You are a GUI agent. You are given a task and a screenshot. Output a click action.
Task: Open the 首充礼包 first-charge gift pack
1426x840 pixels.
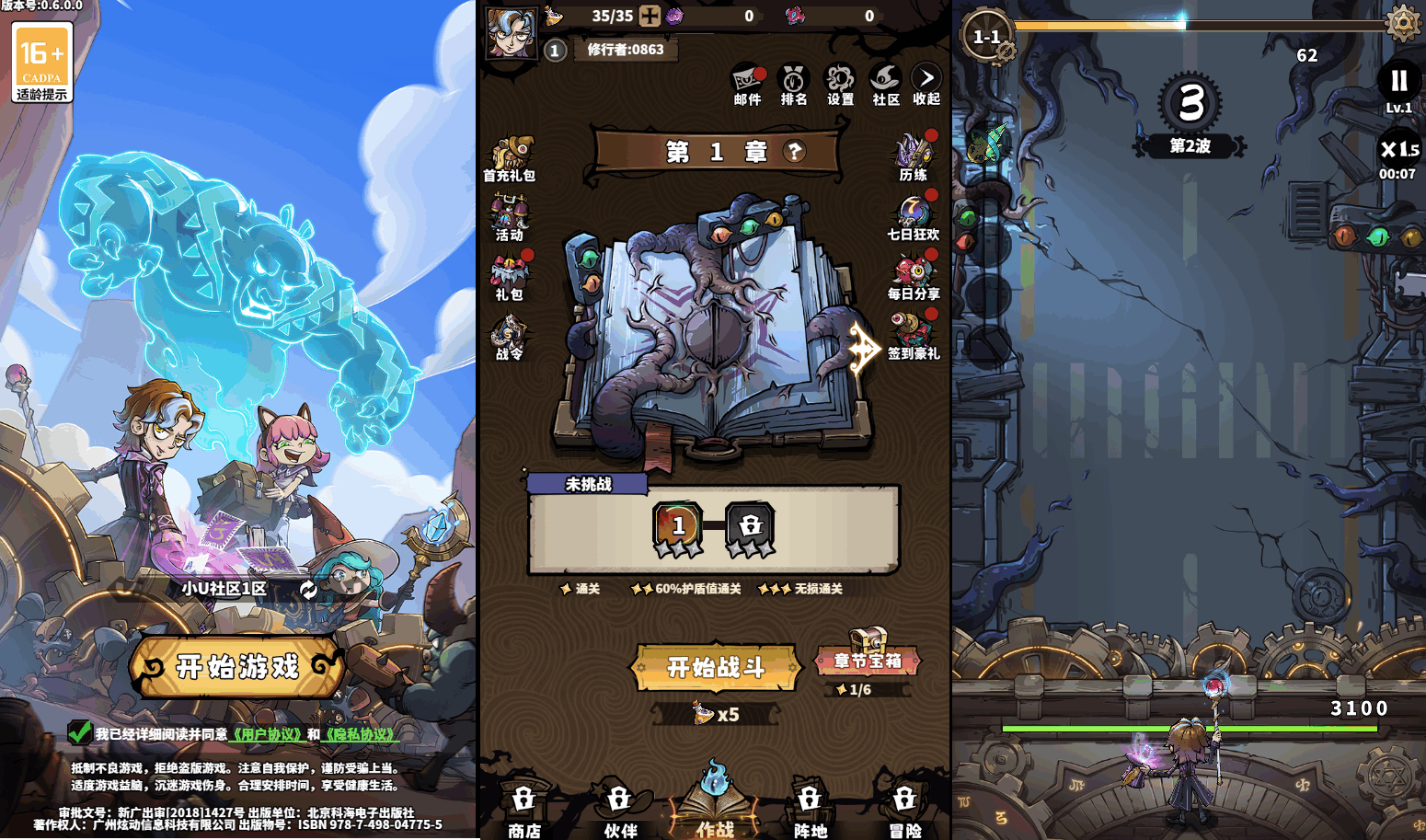tap(512, 152)
